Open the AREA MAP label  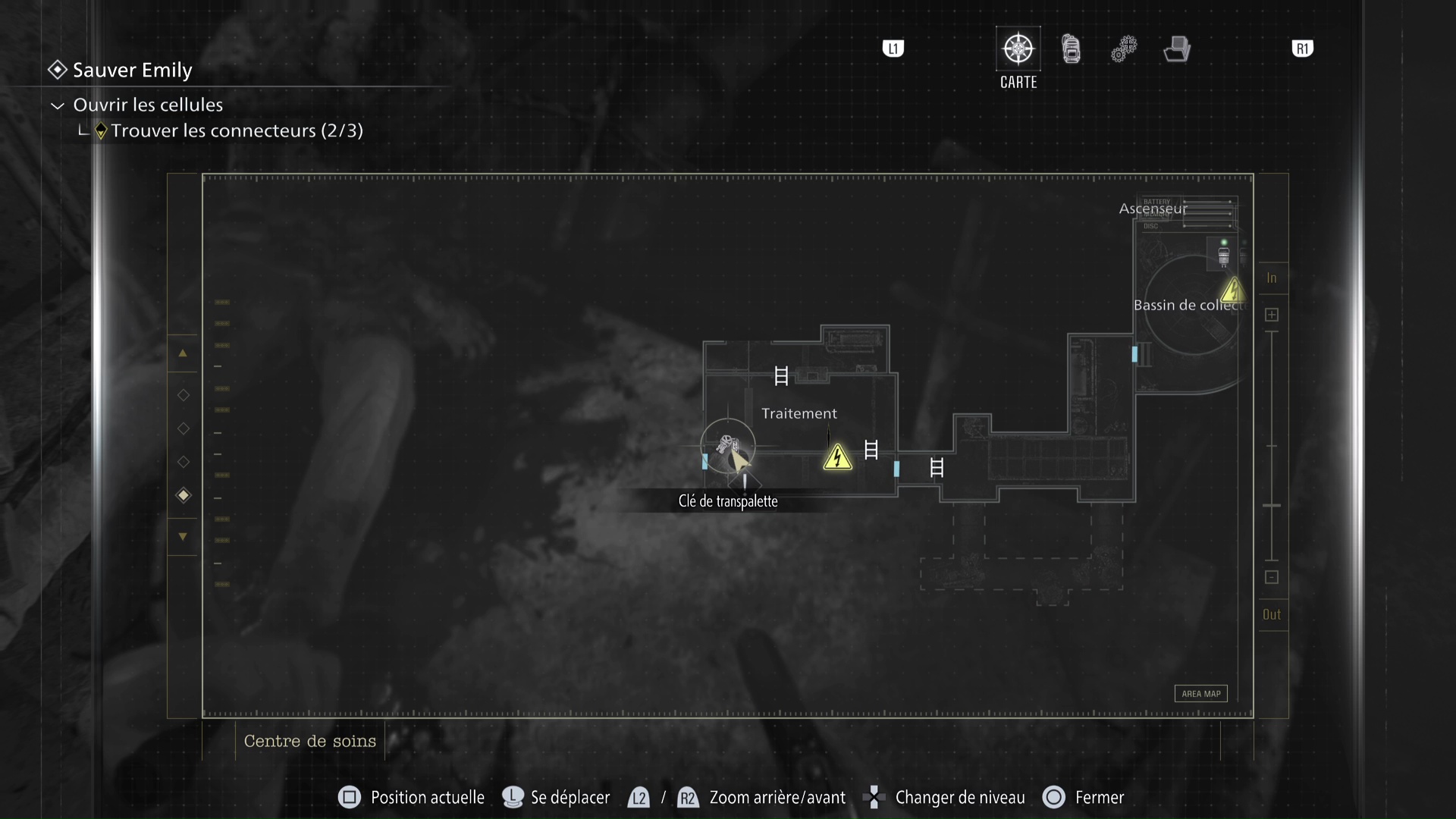1200,693
